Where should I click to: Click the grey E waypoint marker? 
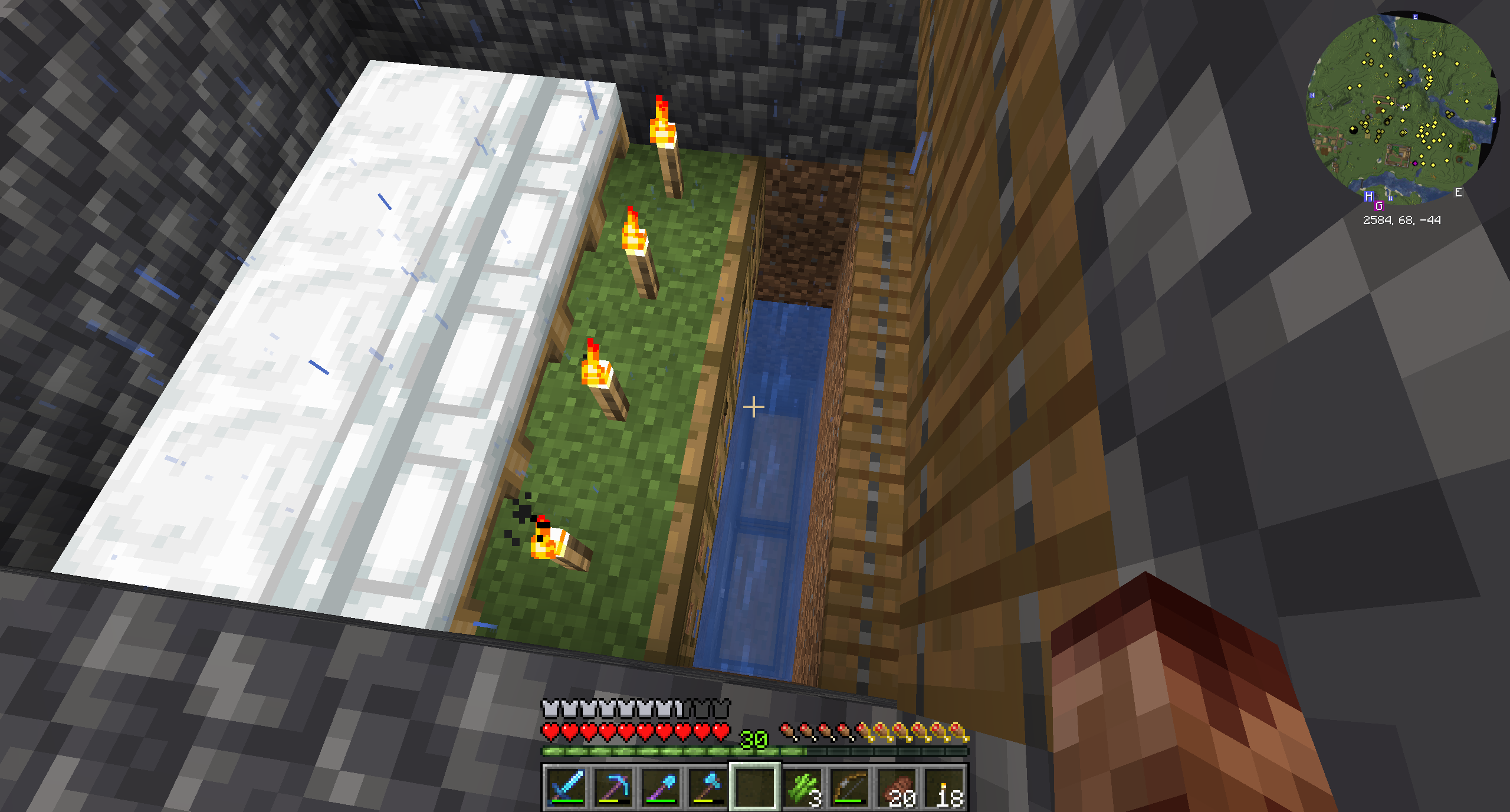click(1458, 193)
